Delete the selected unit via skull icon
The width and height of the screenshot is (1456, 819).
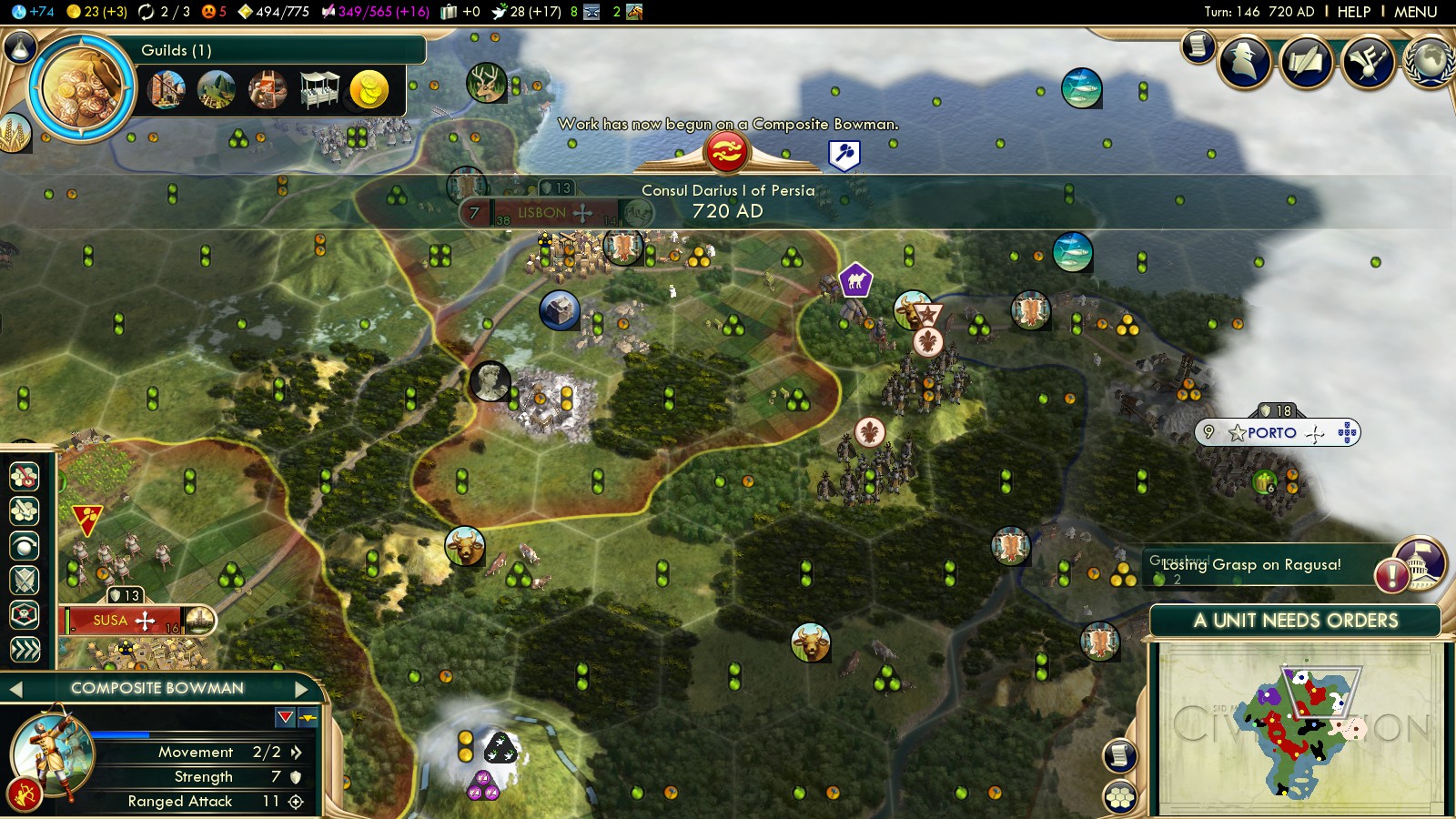pos(25,616)
